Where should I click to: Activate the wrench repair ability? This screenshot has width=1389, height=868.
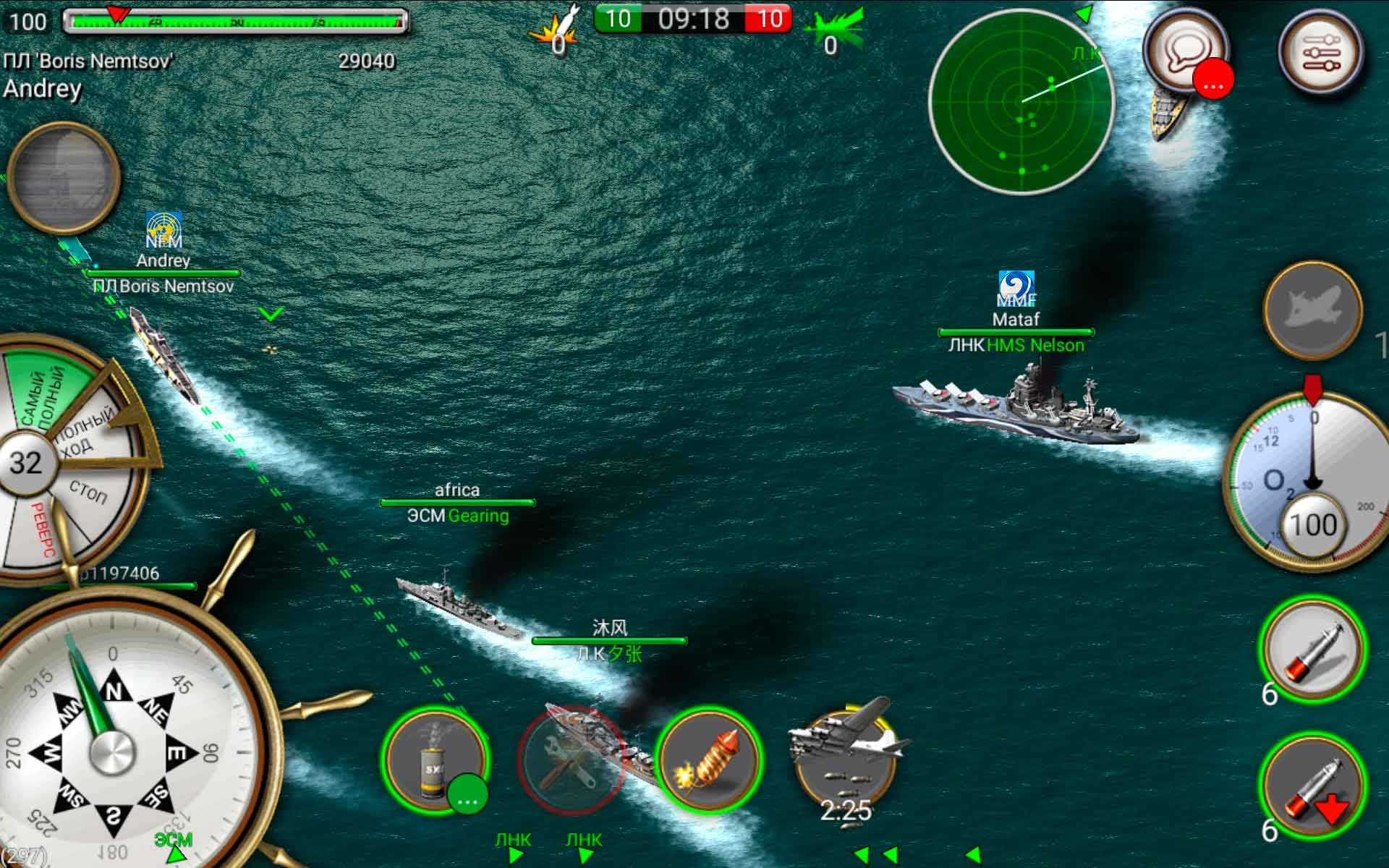pos(570,761)
